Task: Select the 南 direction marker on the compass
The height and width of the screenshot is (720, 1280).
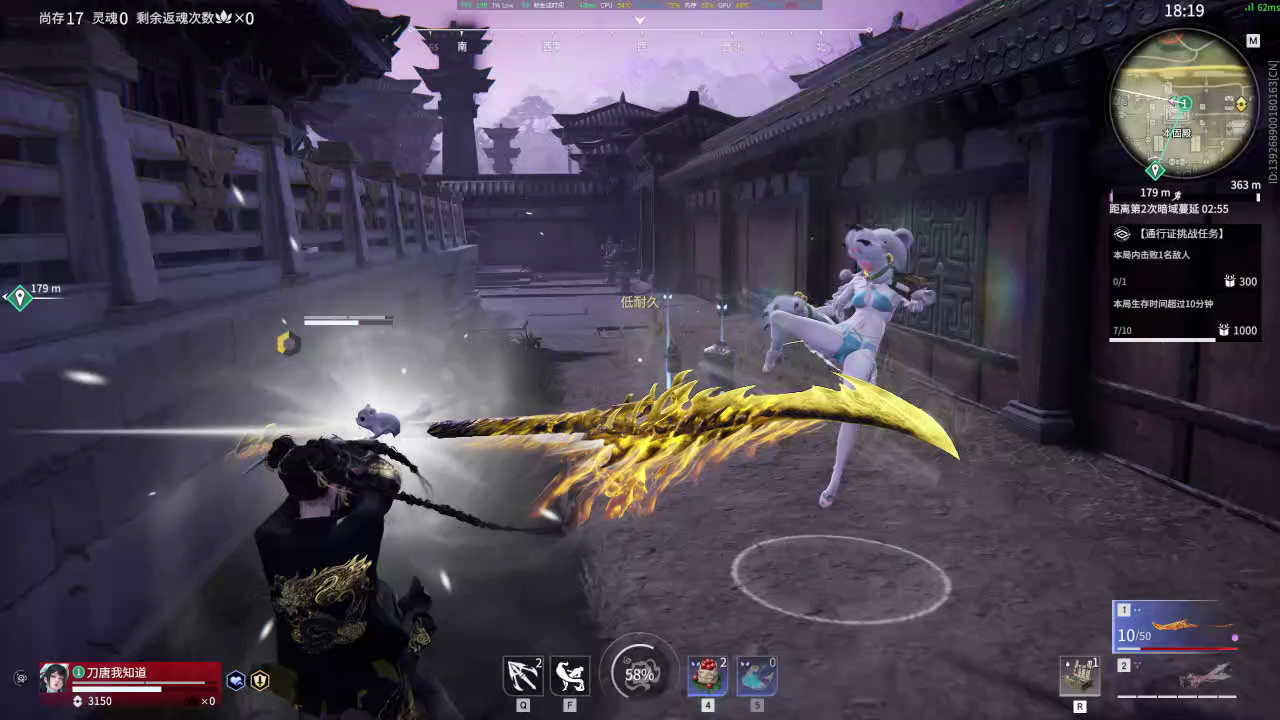Action: pyautogui.click(x=463, y=44)
